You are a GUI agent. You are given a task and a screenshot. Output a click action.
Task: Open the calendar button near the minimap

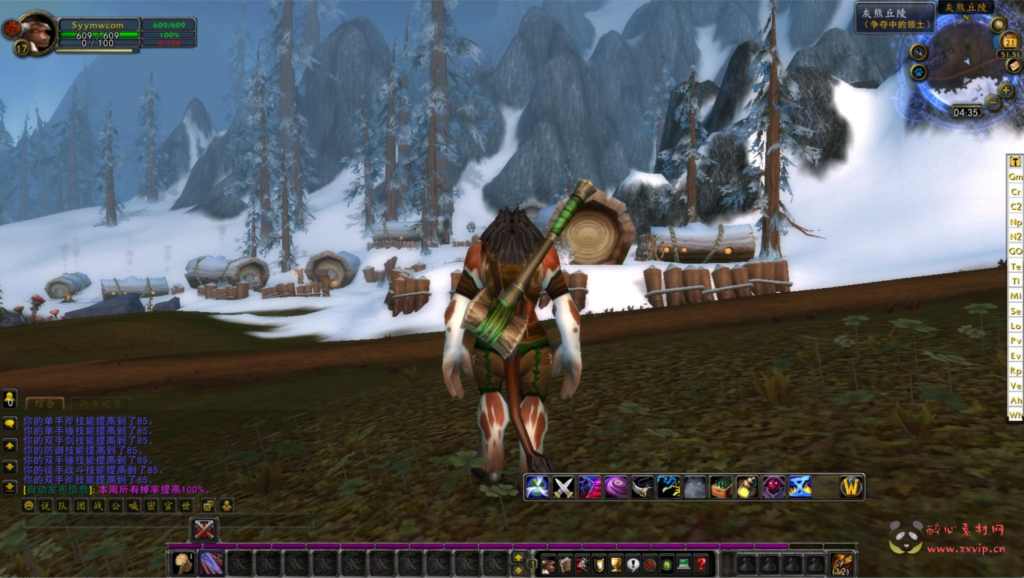[1011, 42]
